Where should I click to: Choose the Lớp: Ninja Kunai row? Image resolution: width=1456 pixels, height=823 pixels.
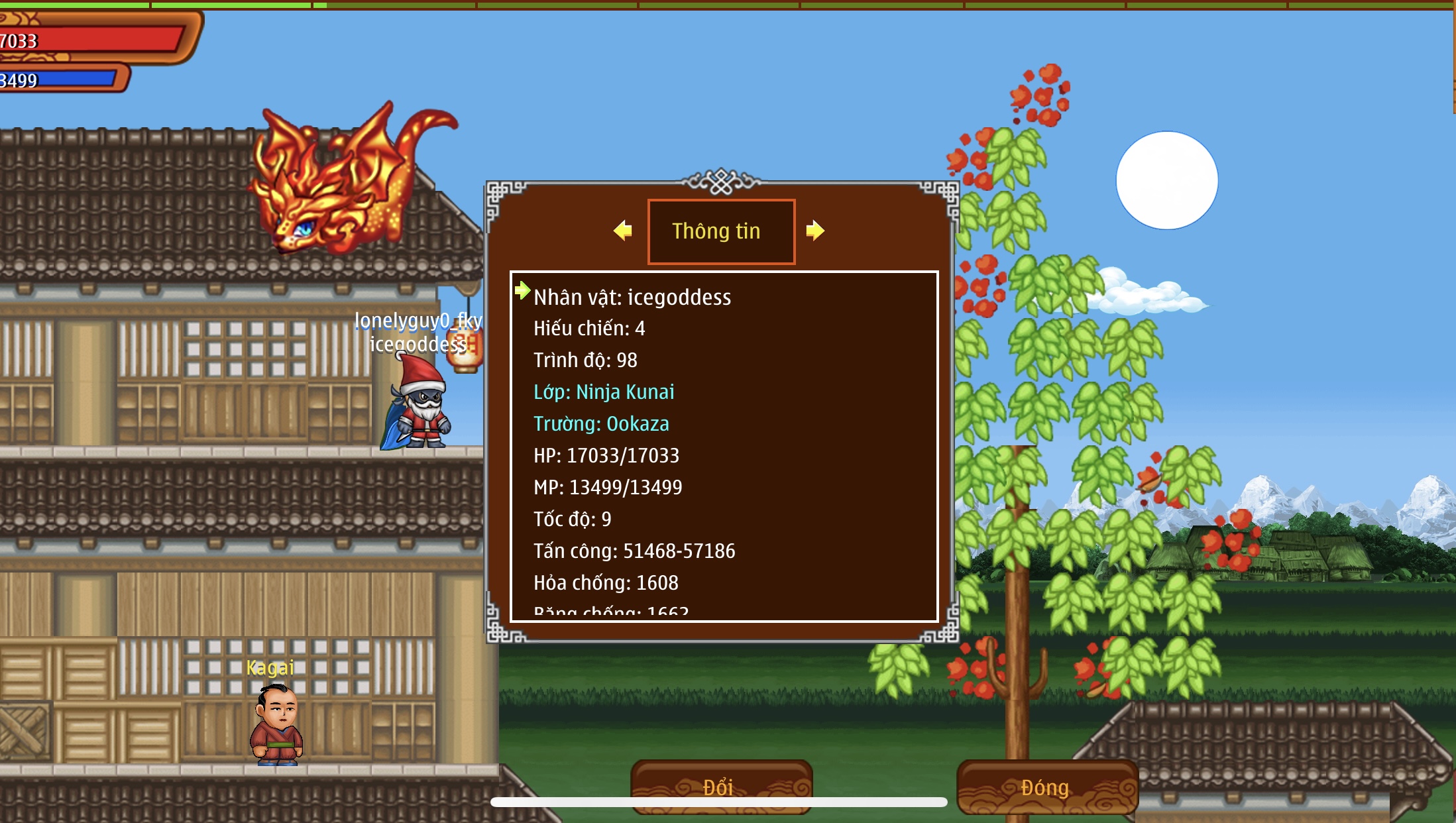604,392
